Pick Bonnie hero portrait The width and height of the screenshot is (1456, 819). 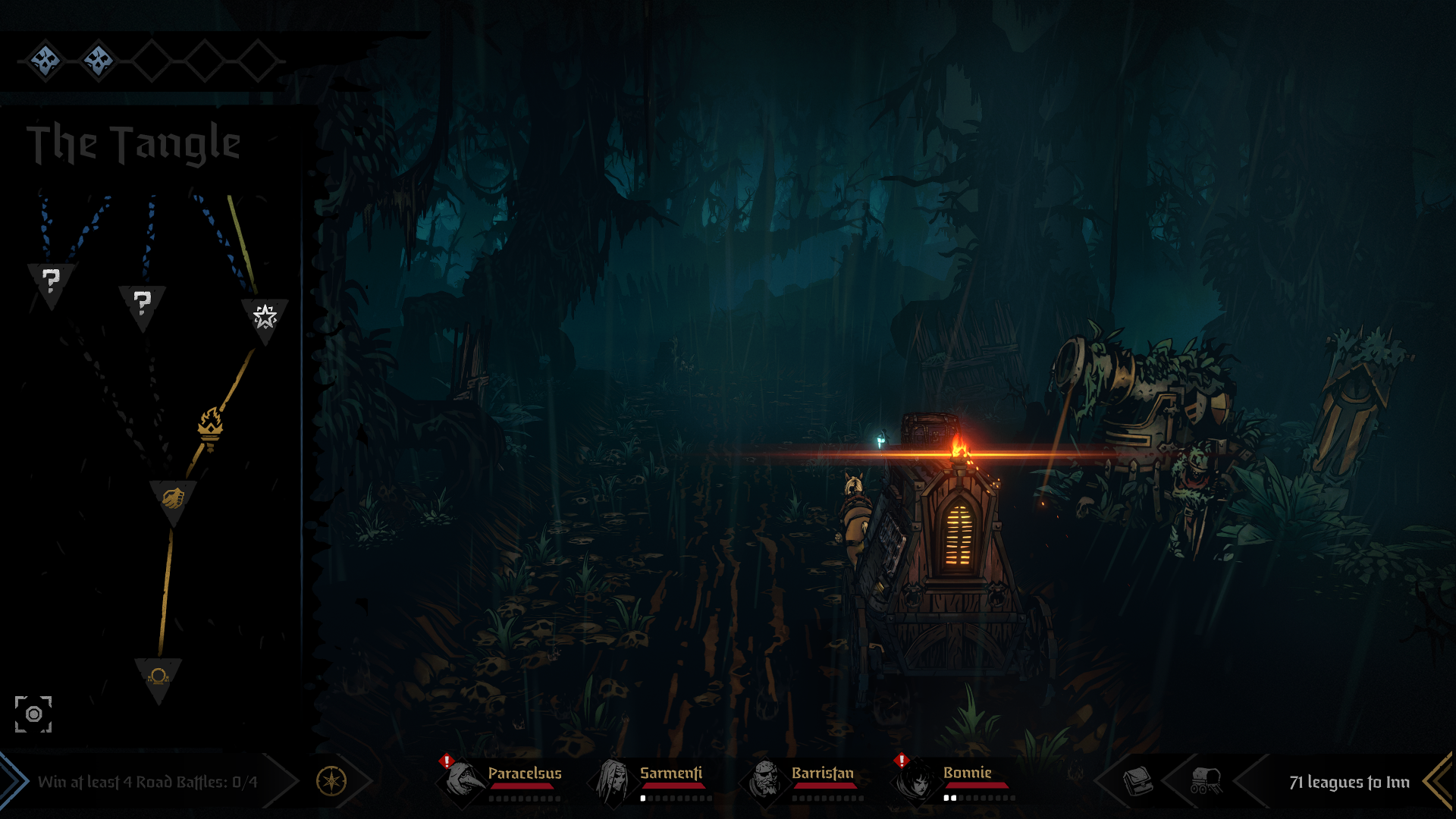[x=917, y=780]
